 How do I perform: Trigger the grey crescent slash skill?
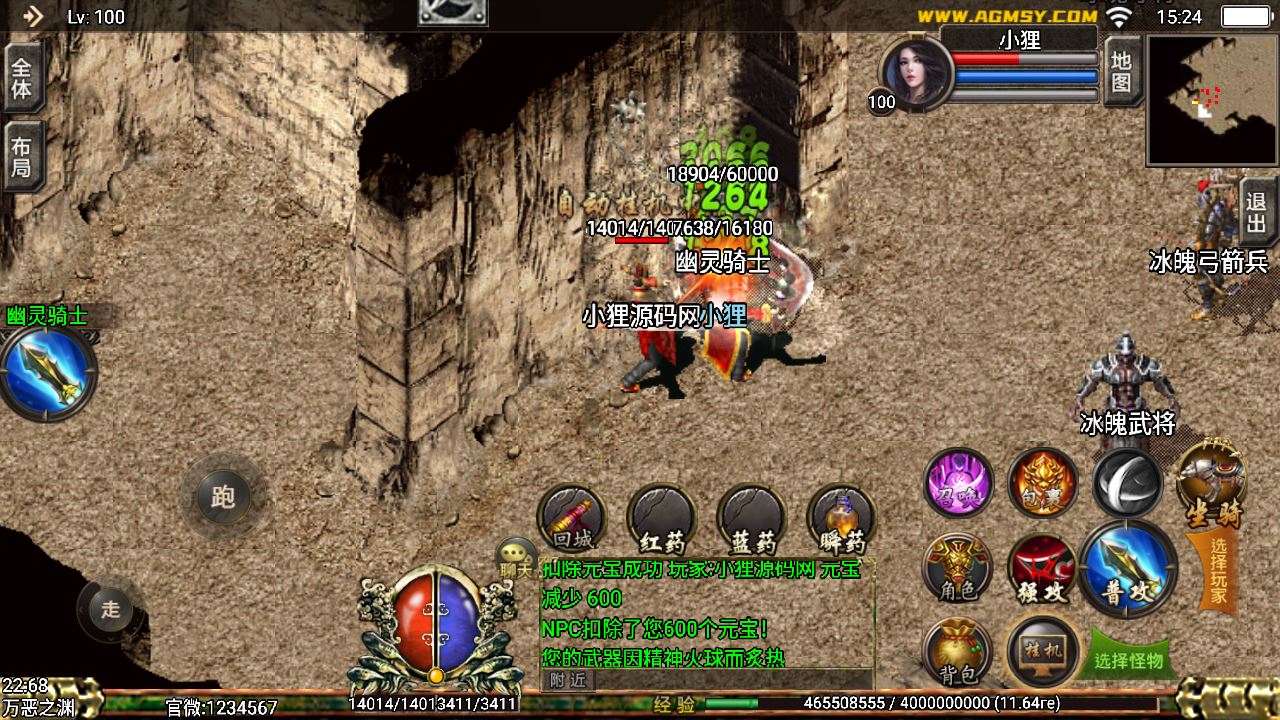pos(1127,482)
